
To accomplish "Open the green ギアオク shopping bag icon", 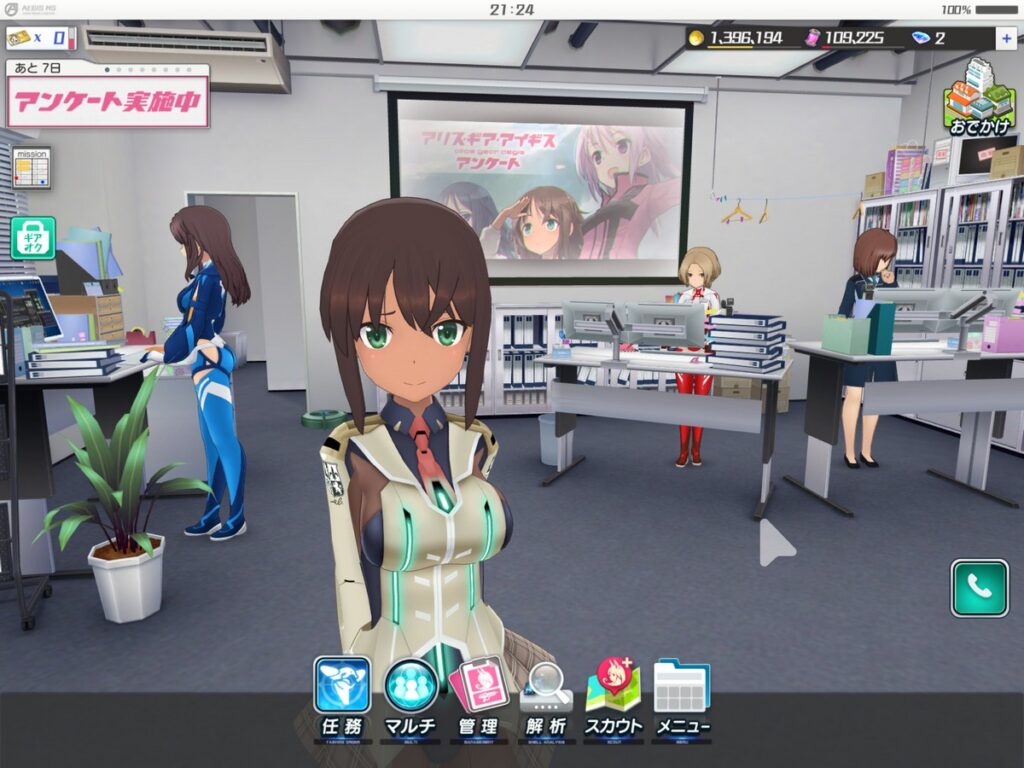I will pyautogui.click(x=32, y=238).
